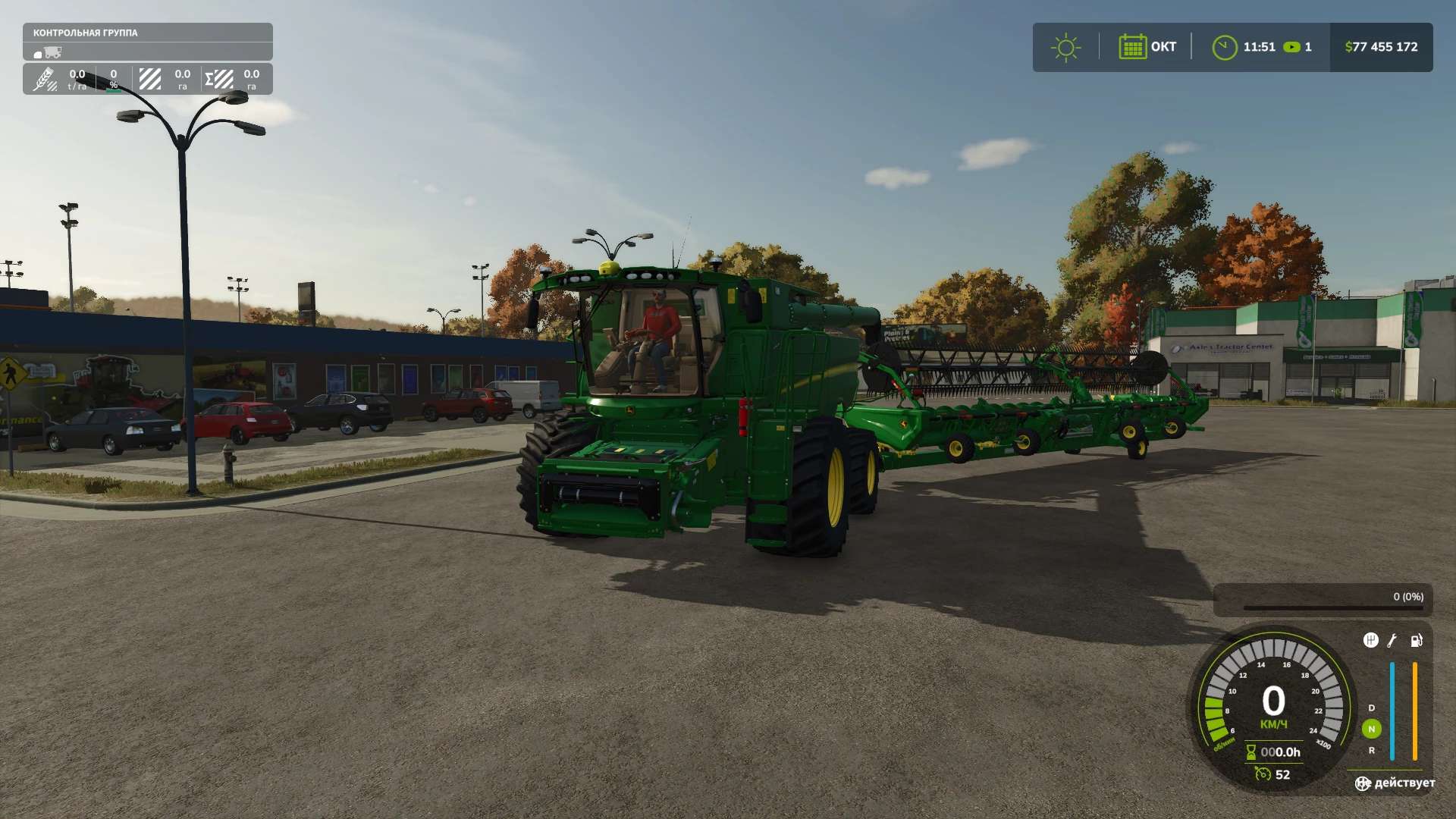Click the wrench damage icon
The image size is (1456, 819).
click(1392, 640)
